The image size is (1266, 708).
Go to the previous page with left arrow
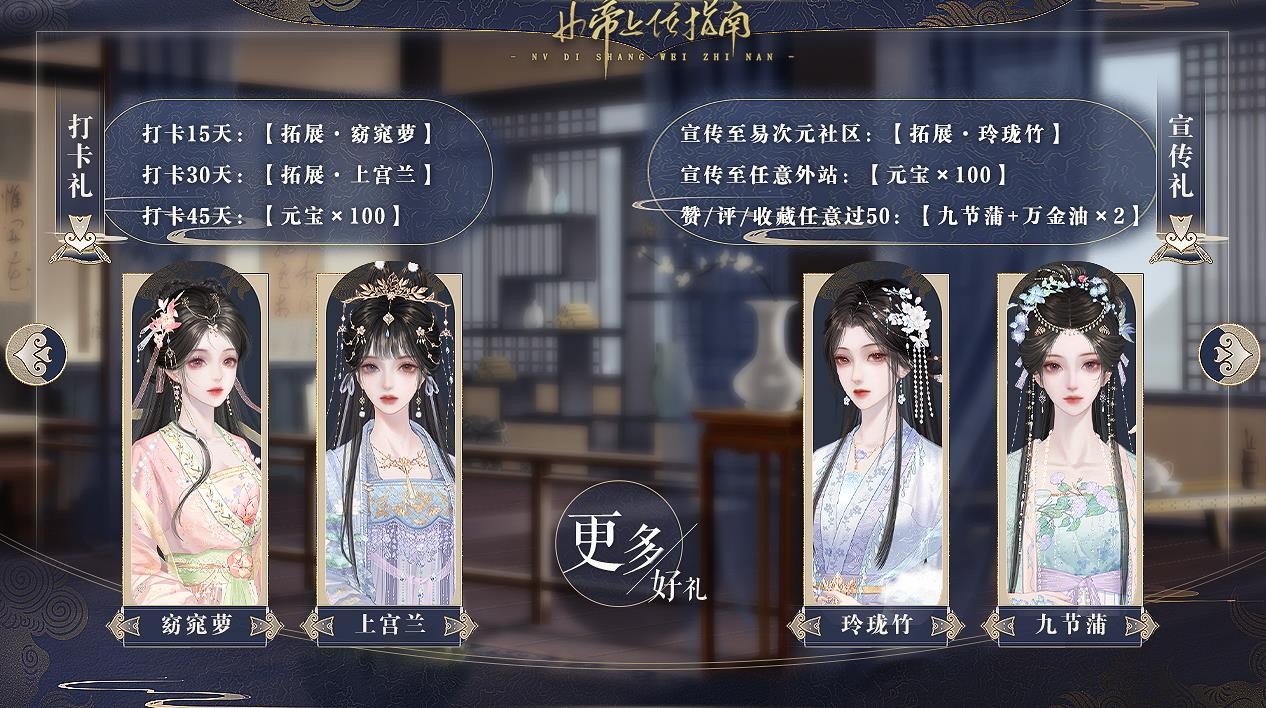click(x=36, y=351)
